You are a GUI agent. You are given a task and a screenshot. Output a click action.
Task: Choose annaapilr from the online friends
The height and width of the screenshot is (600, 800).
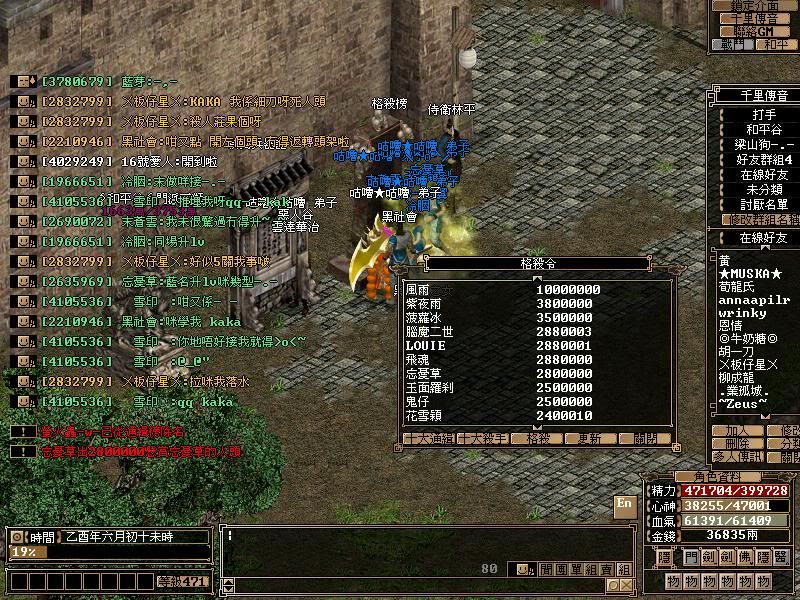tap(754, 298)
